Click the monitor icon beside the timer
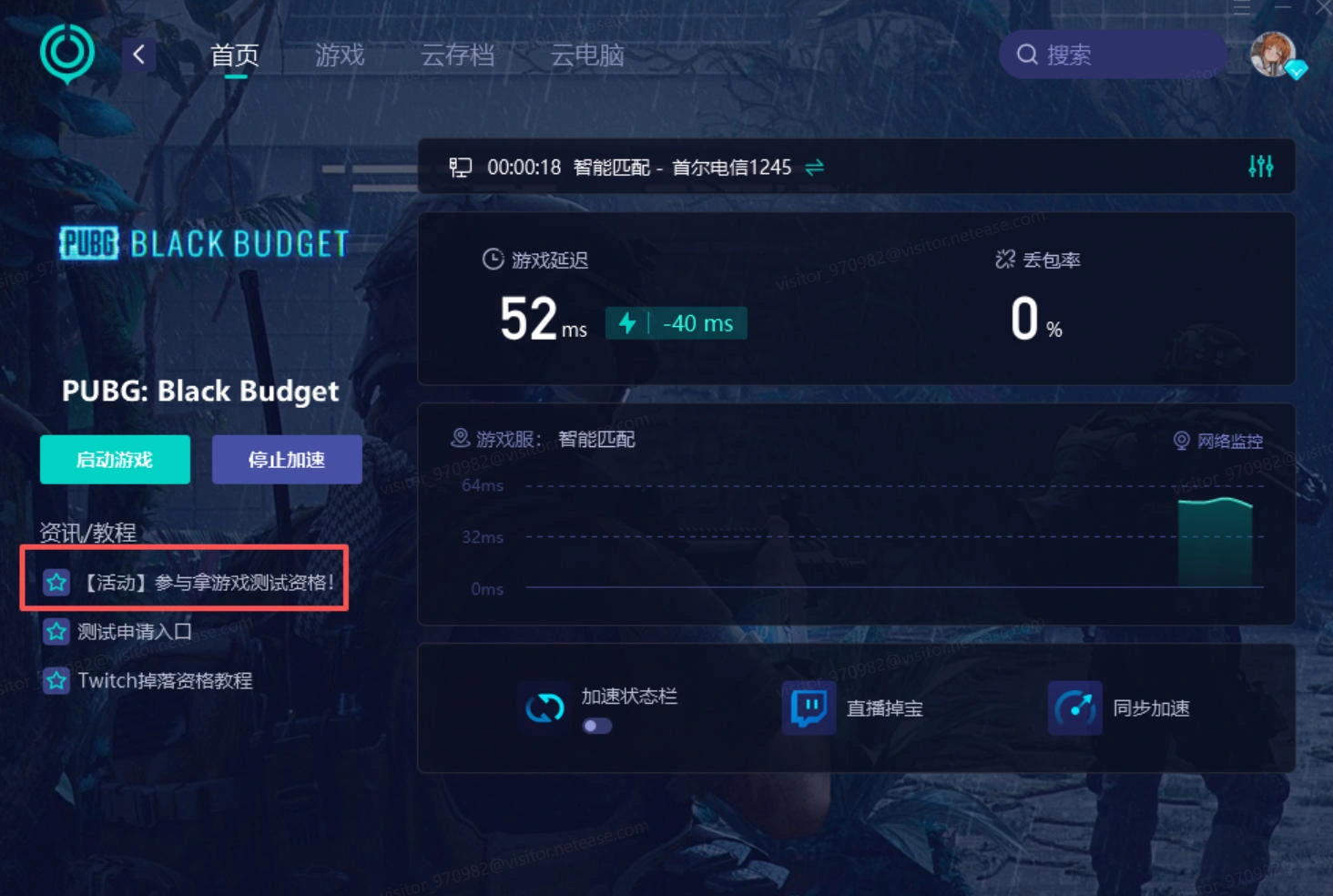 [x=461, y=166]
